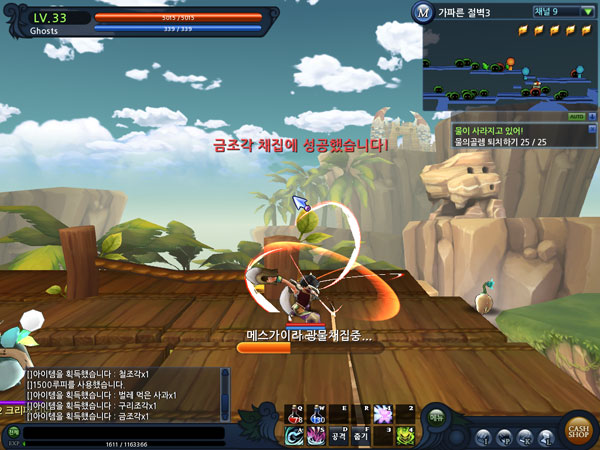Open the round I shortcut button
Viewport: 600px width, 450px height.
[x=484, y=438]
